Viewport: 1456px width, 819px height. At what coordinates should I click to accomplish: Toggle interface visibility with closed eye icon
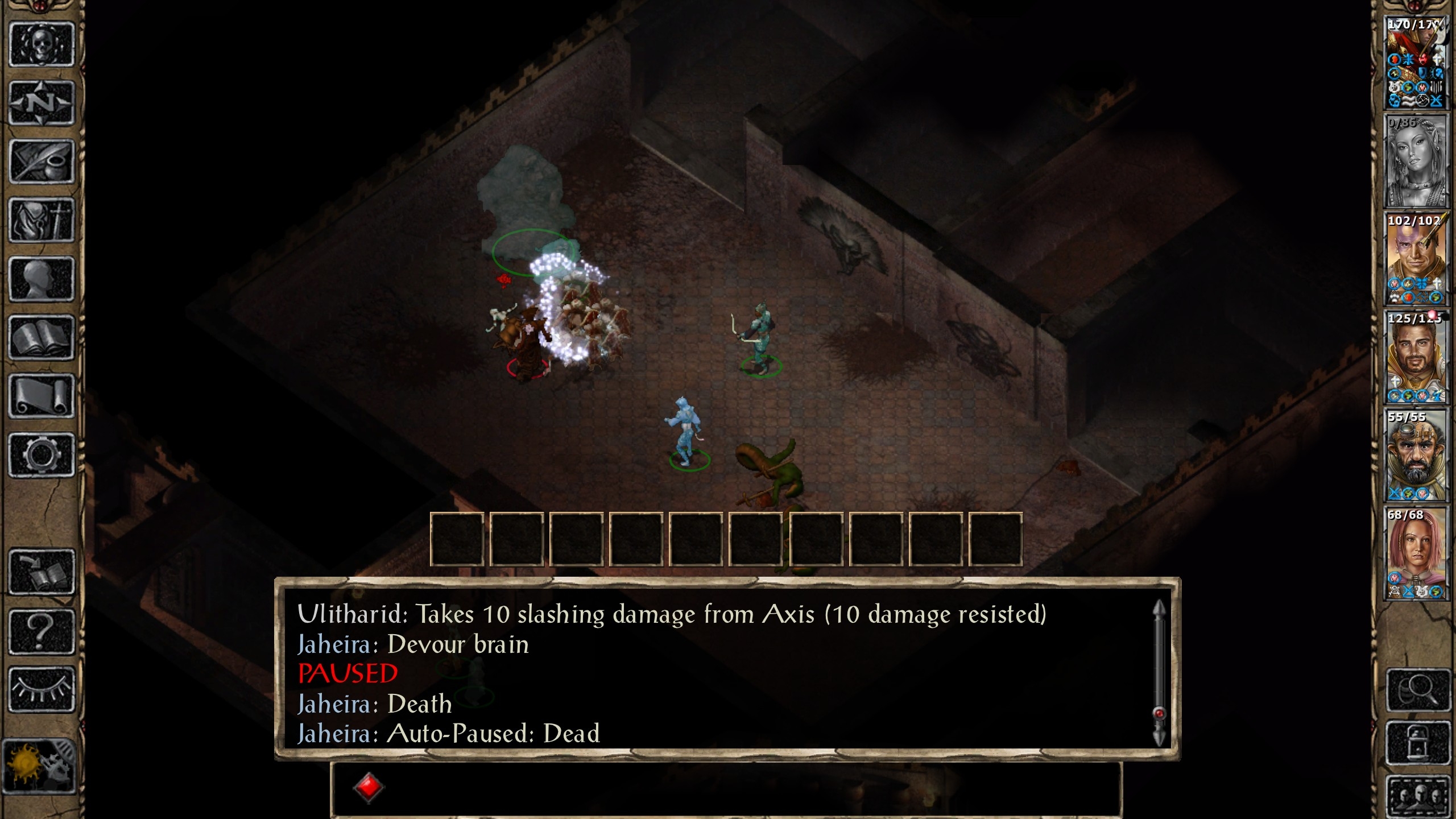(x=42, y=689)
